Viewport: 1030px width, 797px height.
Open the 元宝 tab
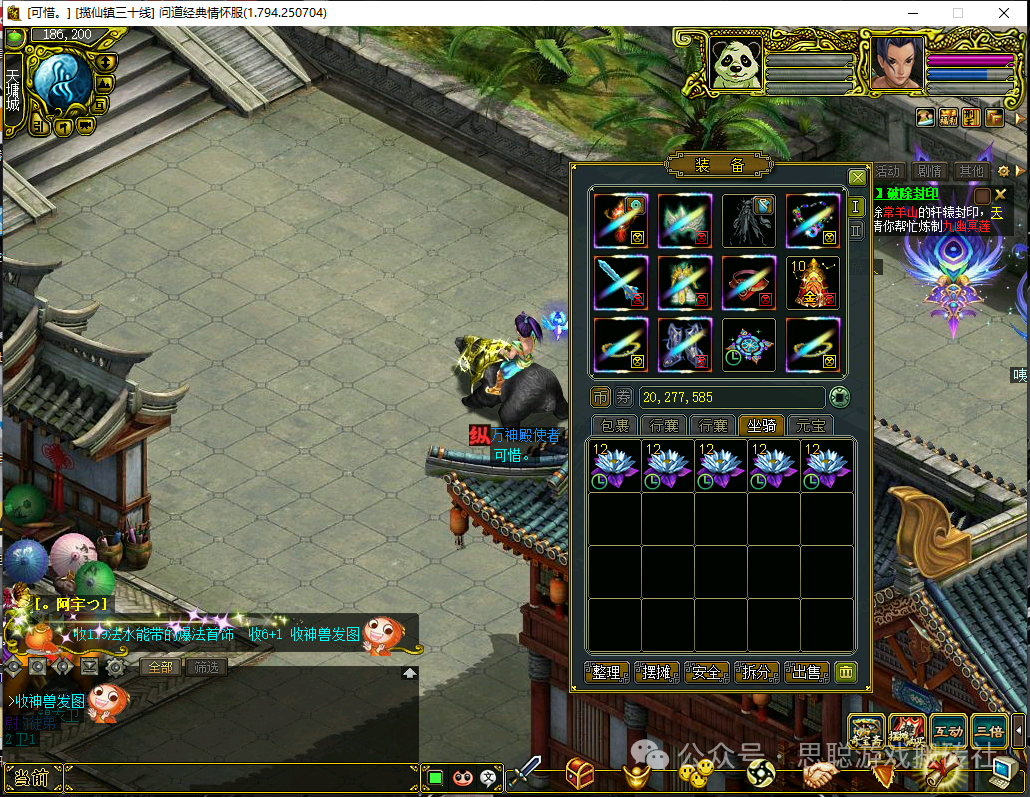pos(811,425)
